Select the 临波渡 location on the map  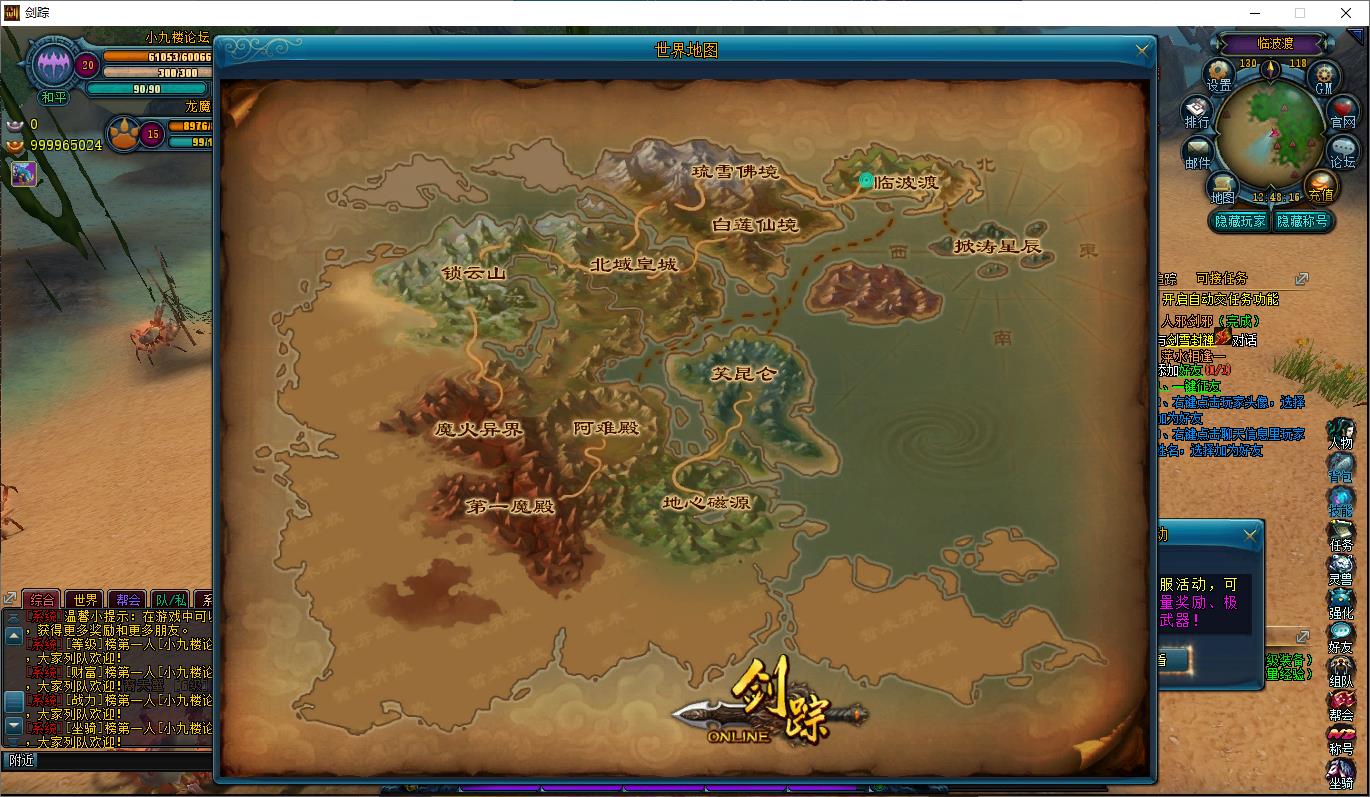tap(904, 182)
